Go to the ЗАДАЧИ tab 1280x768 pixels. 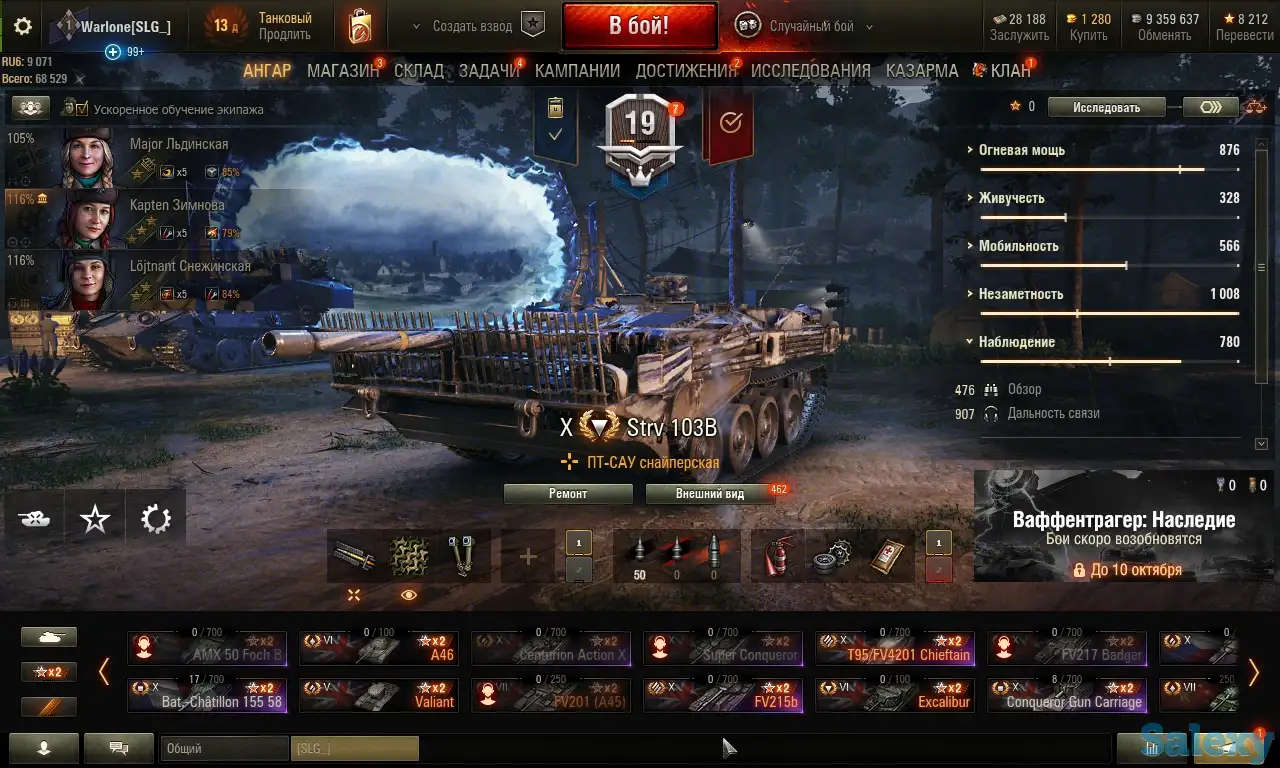coord(489,71)
